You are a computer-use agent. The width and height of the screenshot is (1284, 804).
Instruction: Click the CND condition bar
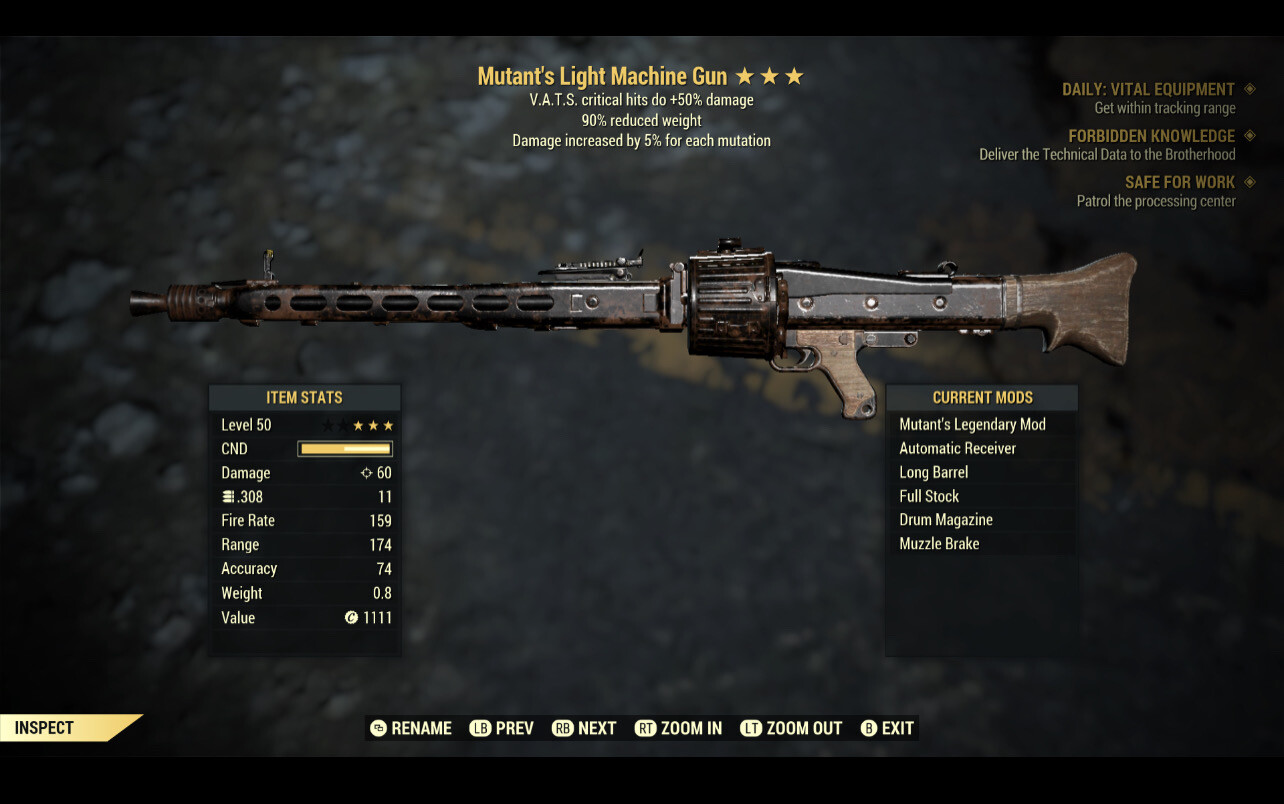347,448
